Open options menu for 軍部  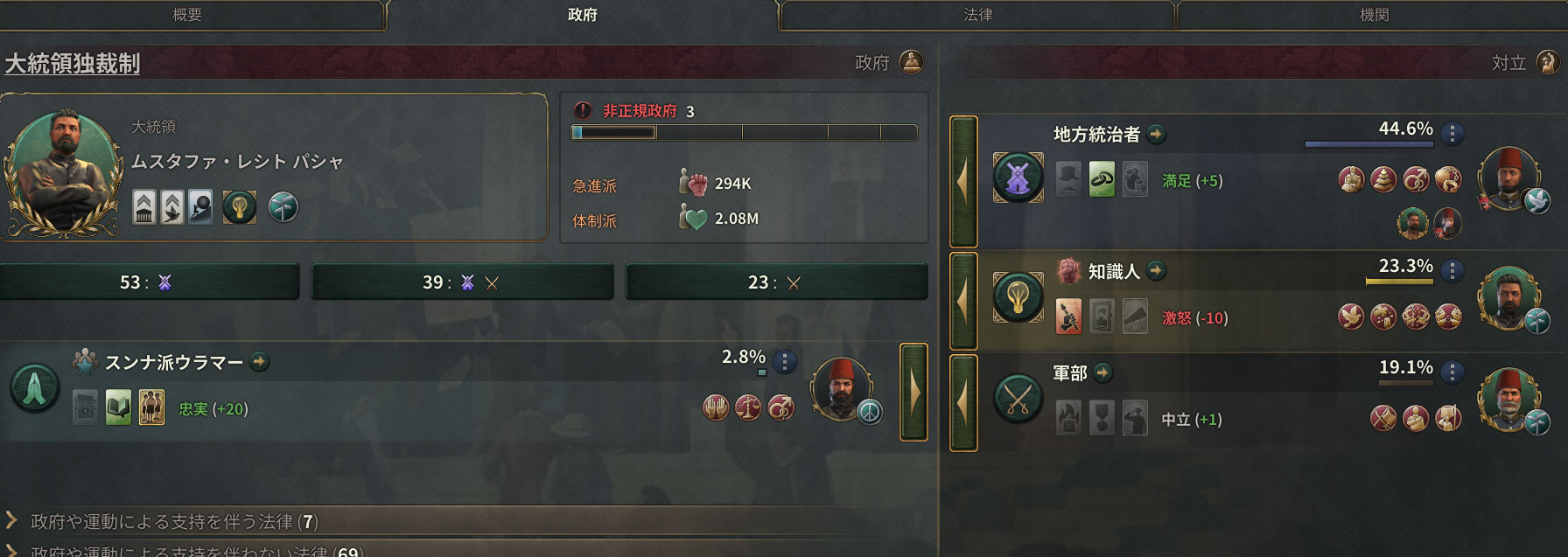tap(1452, 372)
